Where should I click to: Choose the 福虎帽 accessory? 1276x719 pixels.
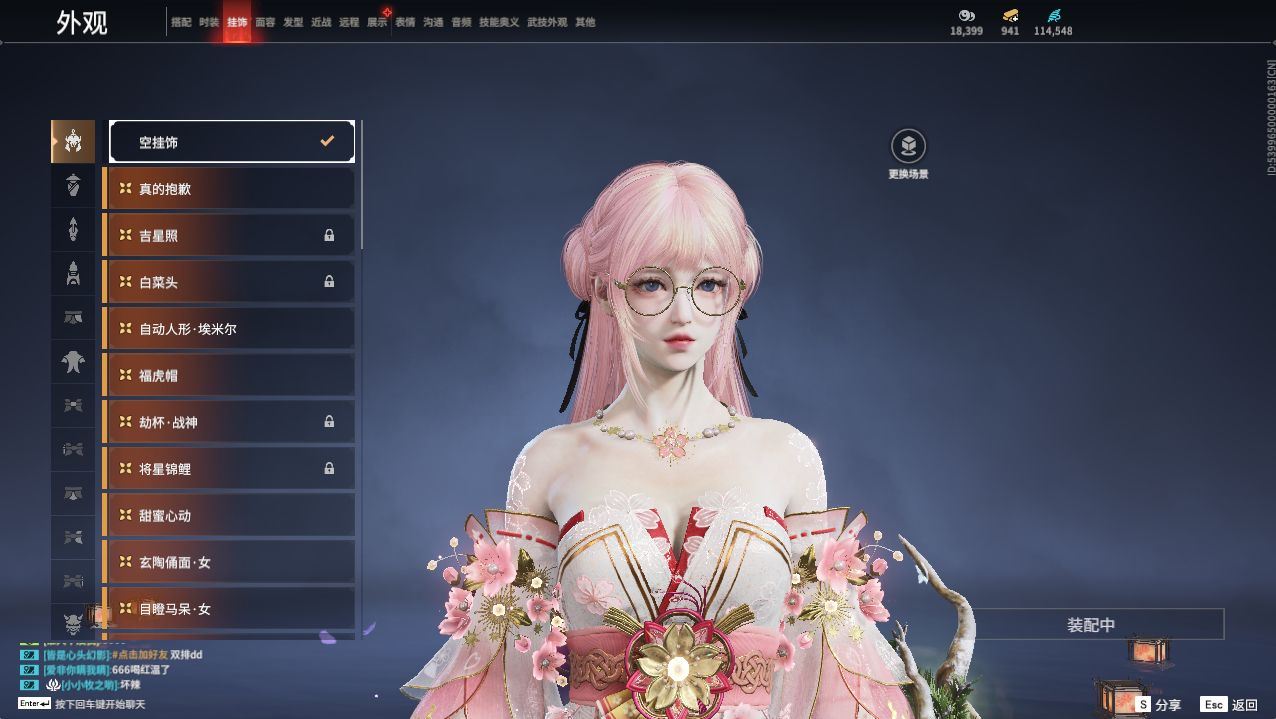[229, 376]
